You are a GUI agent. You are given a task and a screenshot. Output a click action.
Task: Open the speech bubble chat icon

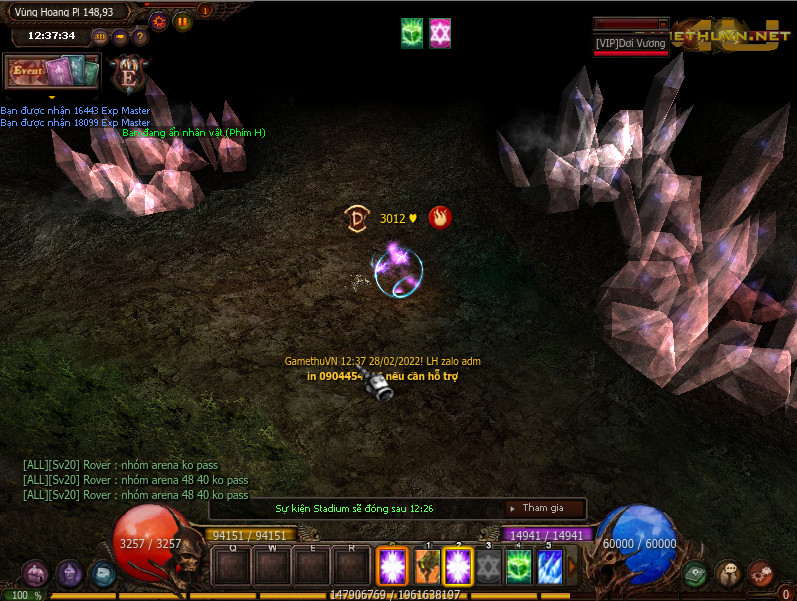[729, 574]
